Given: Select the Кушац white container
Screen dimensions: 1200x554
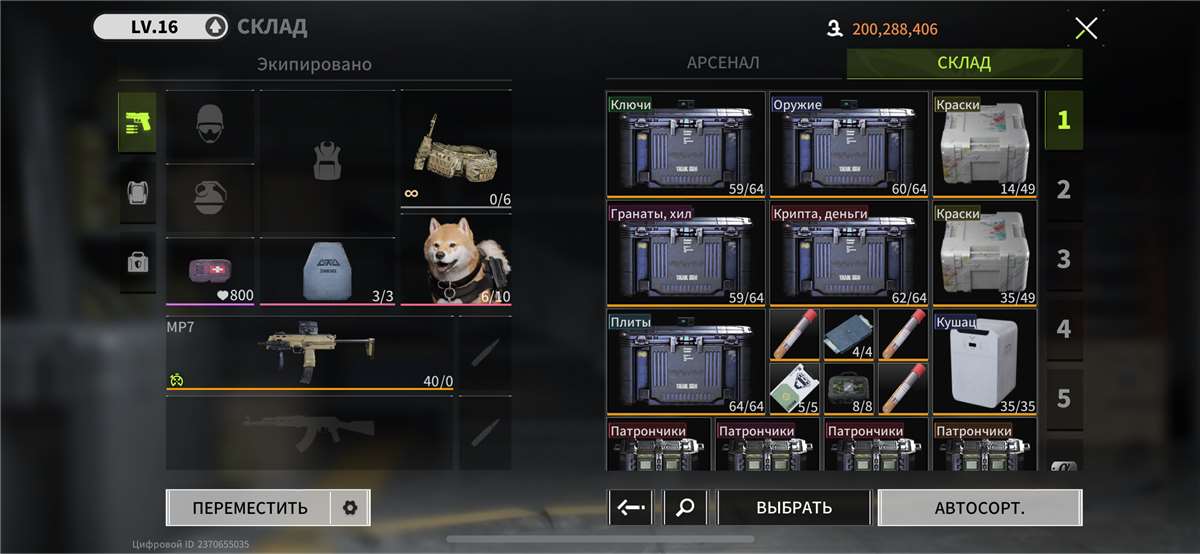Looking at the screenshot, I should [985, 362].
